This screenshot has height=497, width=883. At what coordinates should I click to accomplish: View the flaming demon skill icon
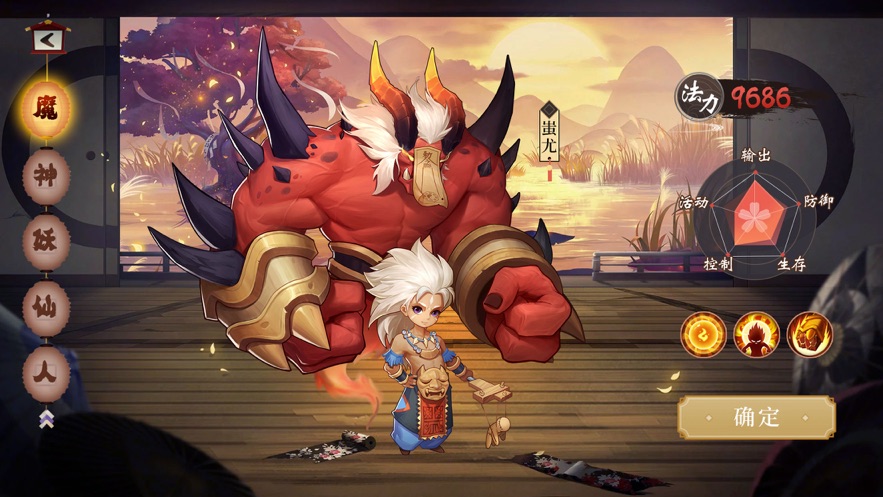click(756, 335)
